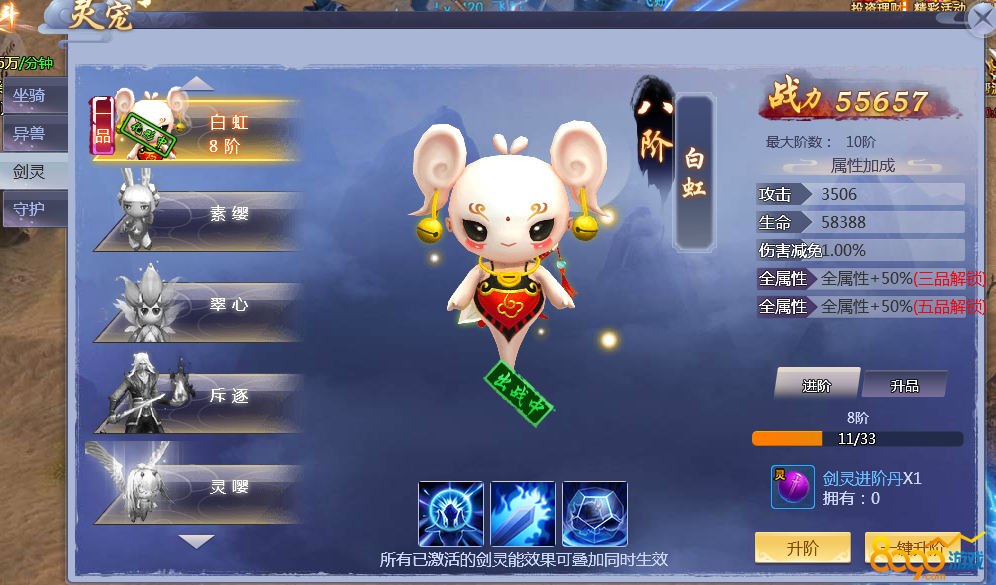Switch to the 坐骑 mount tab

(x=30, y=96)
